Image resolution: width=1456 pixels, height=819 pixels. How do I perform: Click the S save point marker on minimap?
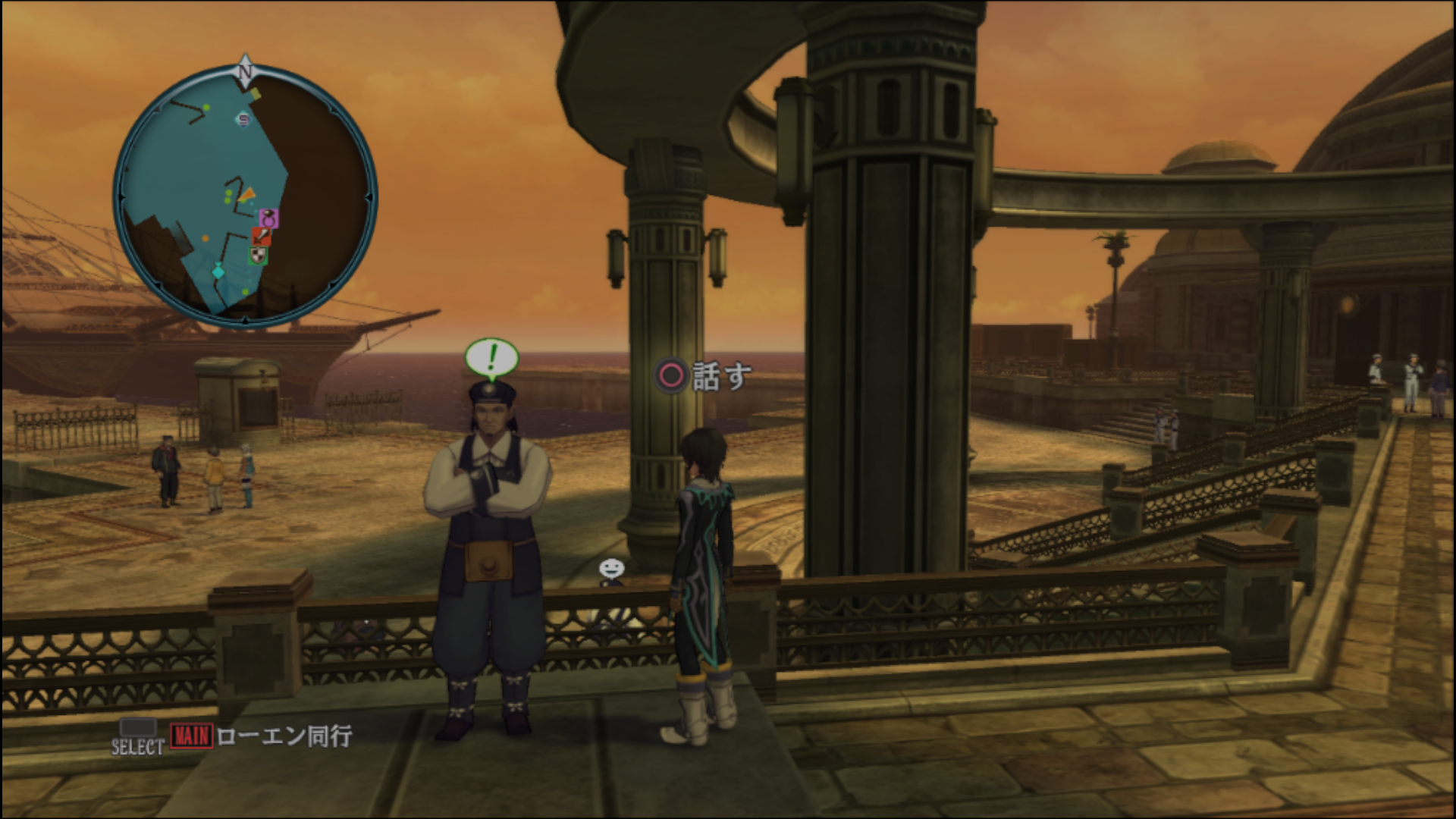tap(243, 118)
